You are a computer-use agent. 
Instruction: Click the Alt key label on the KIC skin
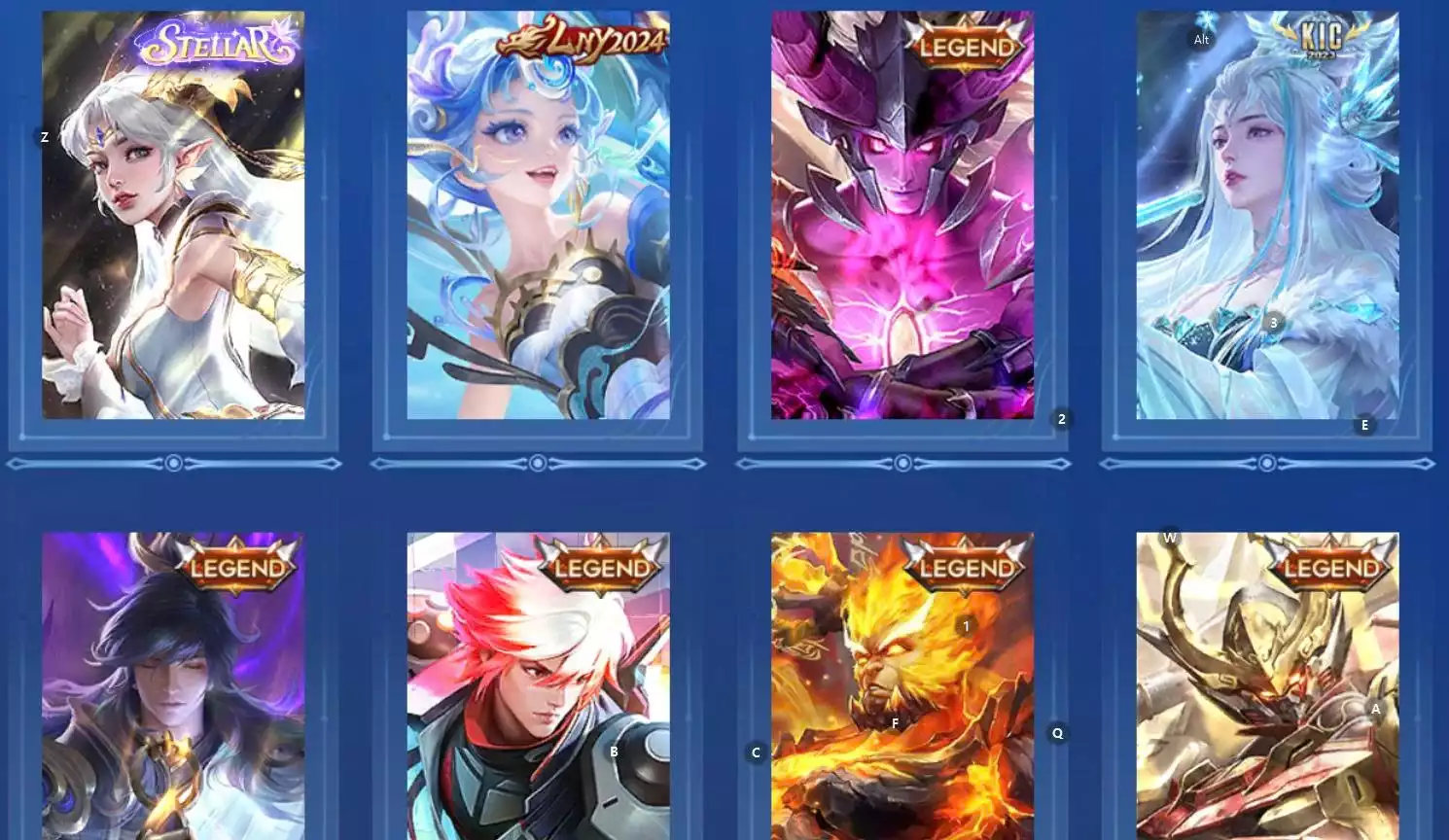pyautogui.click(x=1200, y=40)
